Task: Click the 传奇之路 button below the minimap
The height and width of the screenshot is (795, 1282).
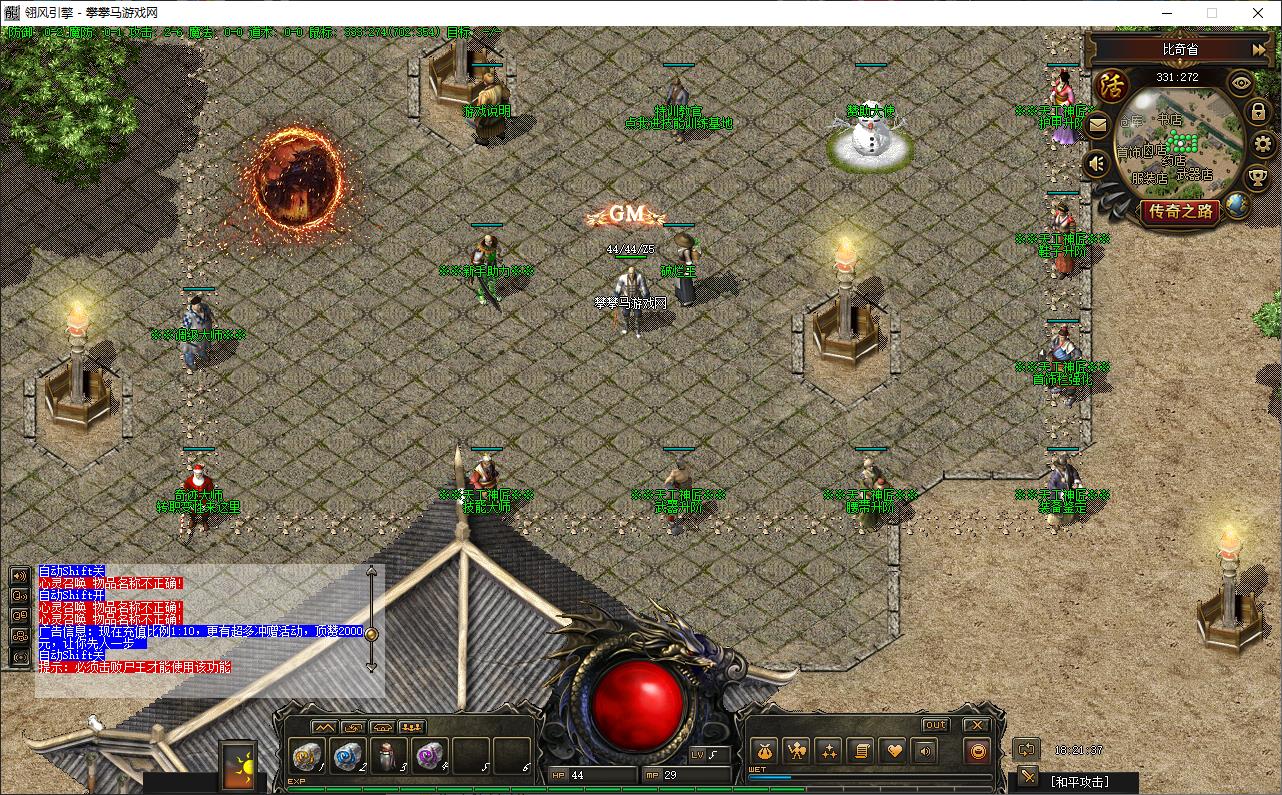Action: coord(1180,211)
